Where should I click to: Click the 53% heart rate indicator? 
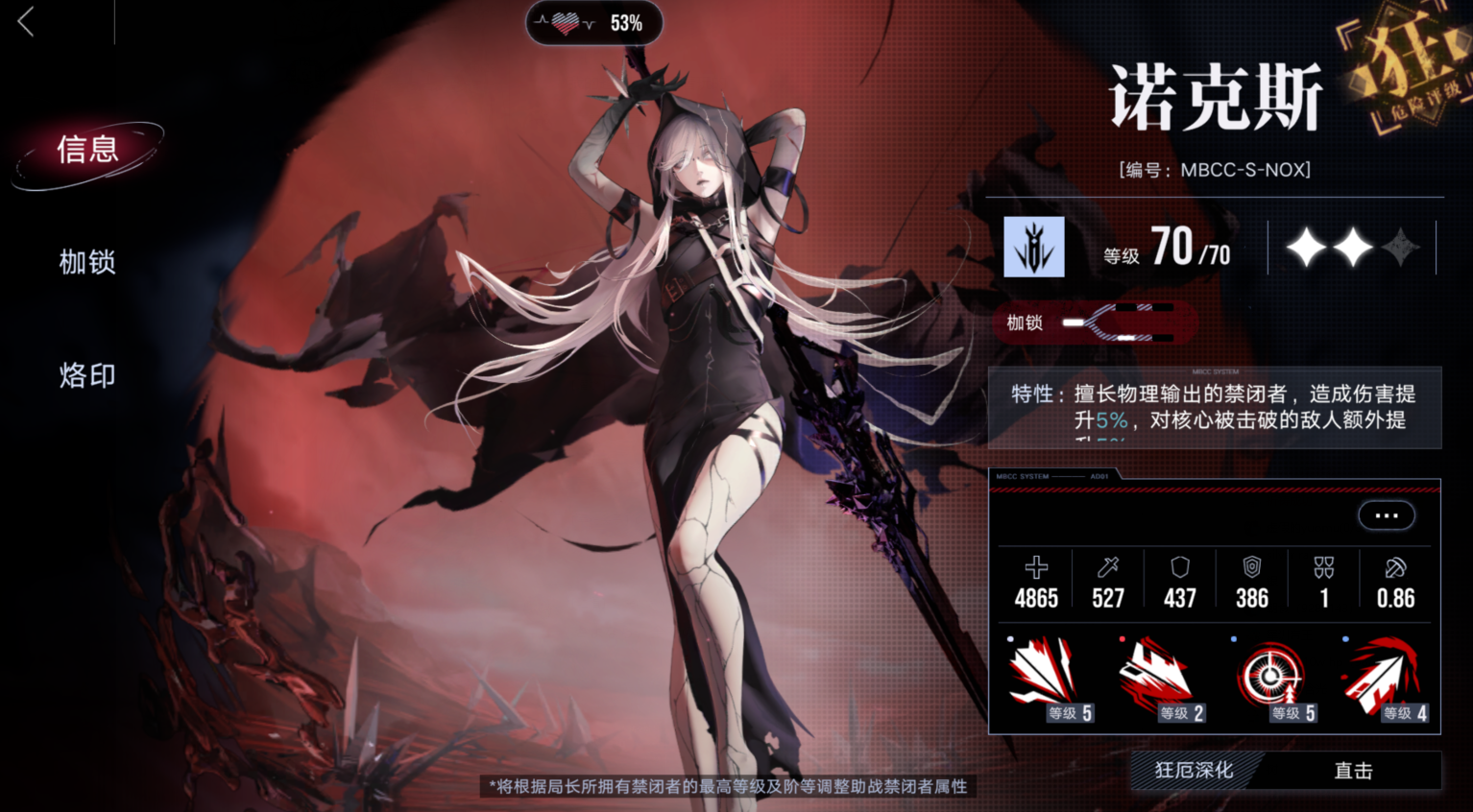pyautogui.click(x=593, y=23)
